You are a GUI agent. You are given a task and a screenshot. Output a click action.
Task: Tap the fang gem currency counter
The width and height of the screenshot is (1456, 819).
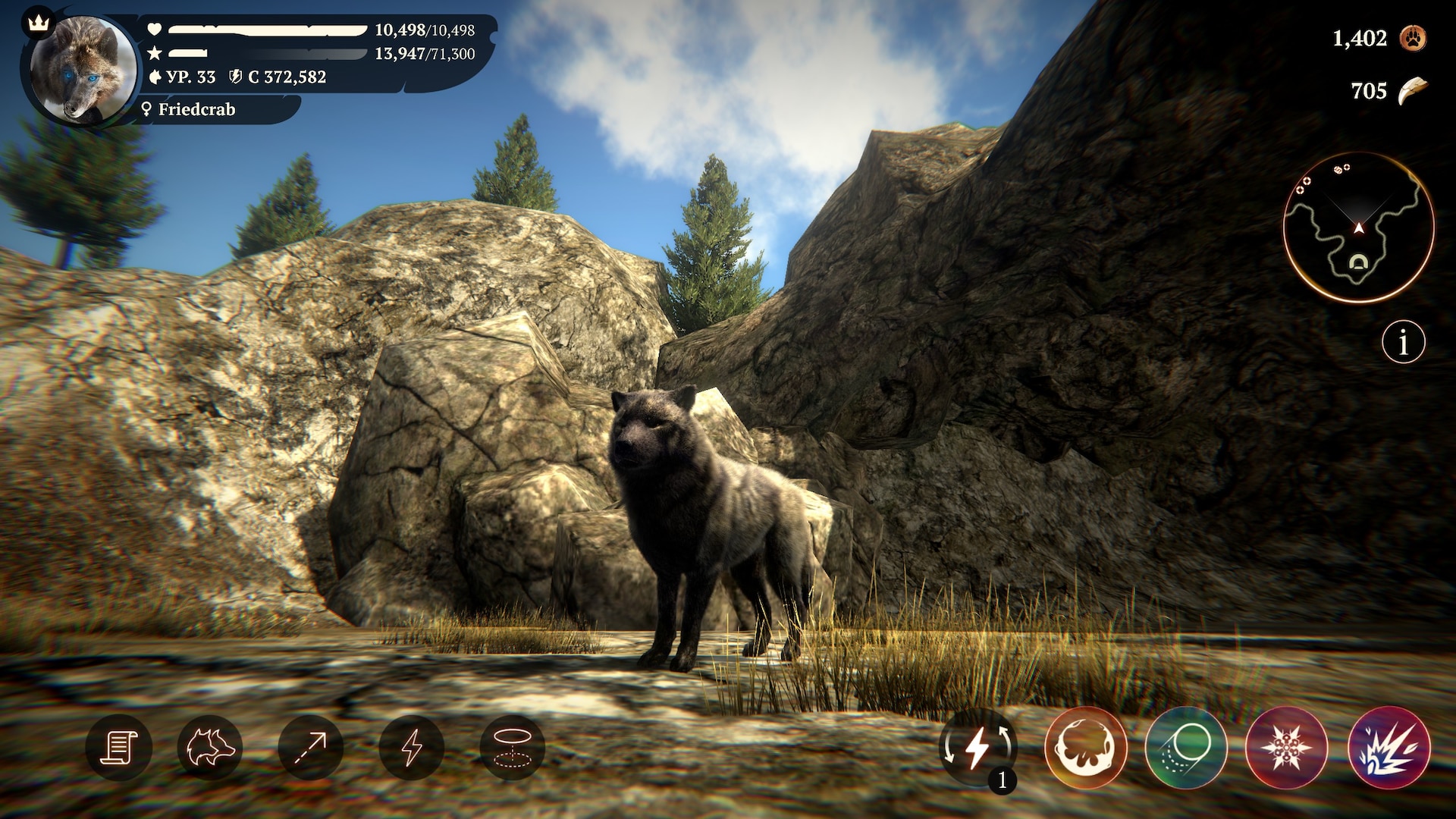[x=1412, y=91]
